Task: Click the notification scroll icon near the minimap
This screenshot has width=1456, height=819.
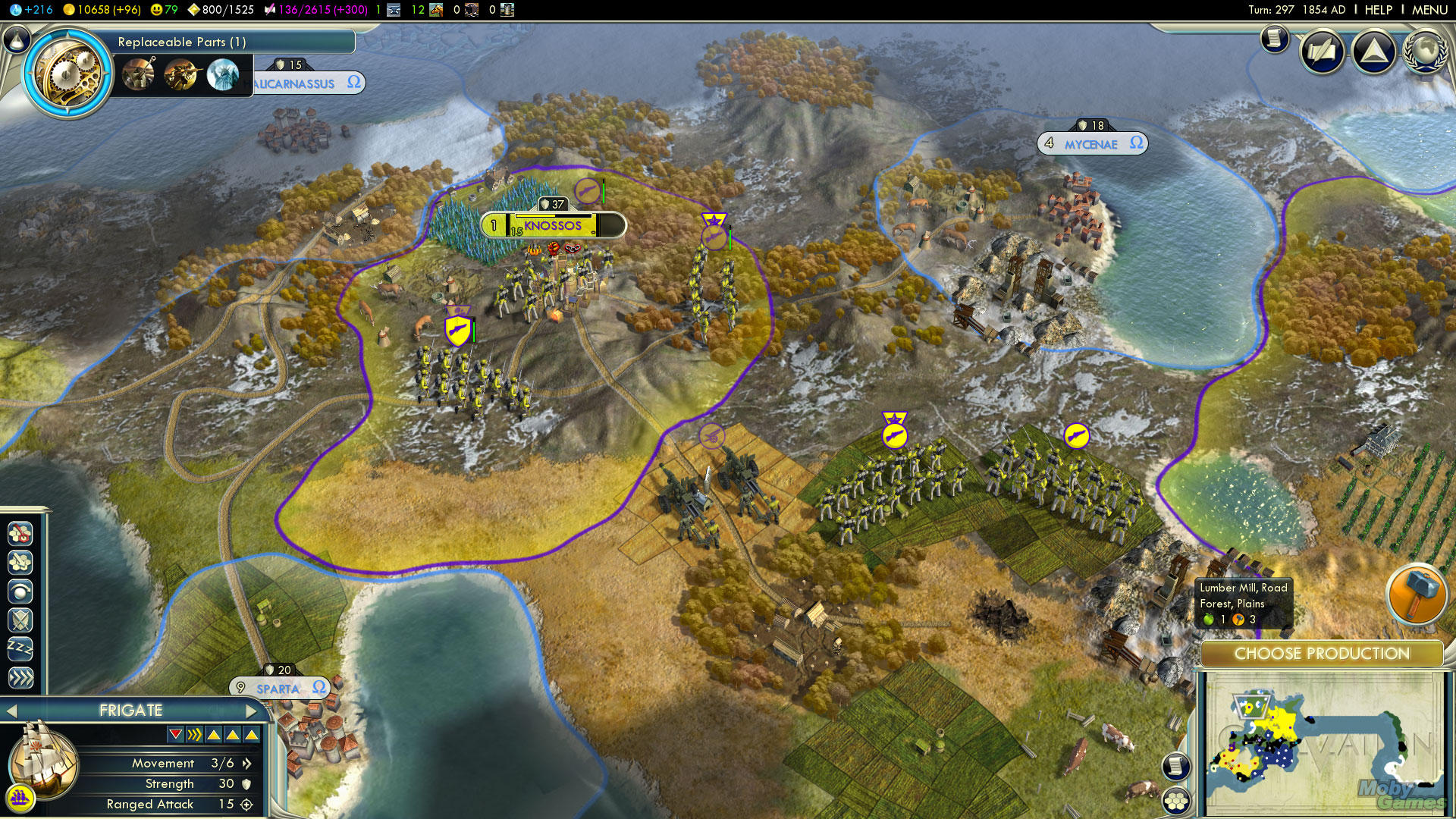Action: coord(1175,767)
